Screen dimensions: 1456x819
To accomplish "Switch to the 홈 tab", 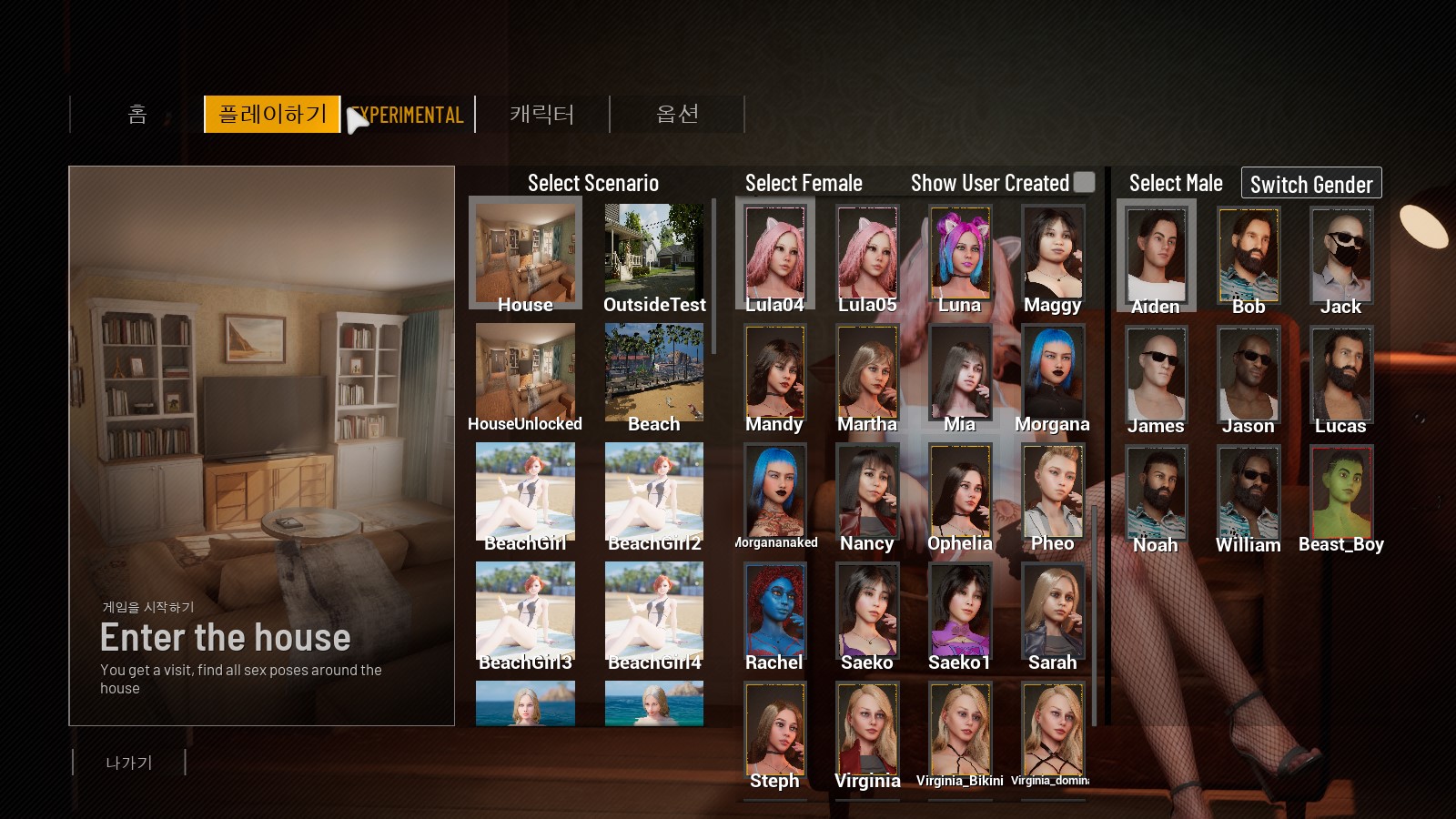I will click(137, 115).
